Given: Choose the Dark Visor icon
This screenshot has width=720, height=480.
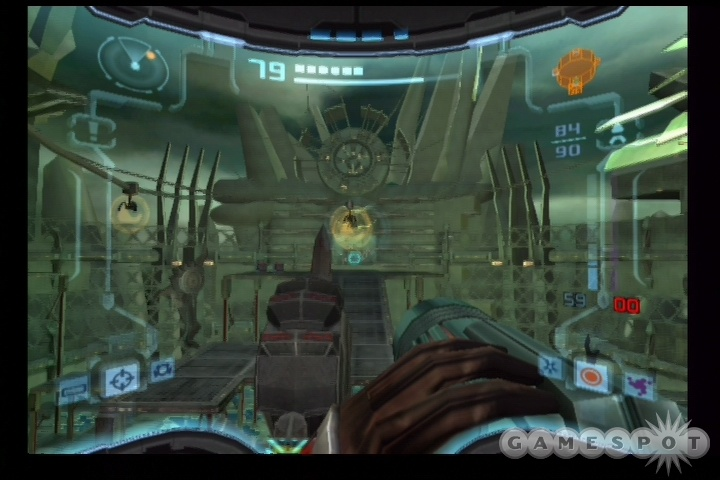Looking at the screenshot, I should [x=161, y=370].
